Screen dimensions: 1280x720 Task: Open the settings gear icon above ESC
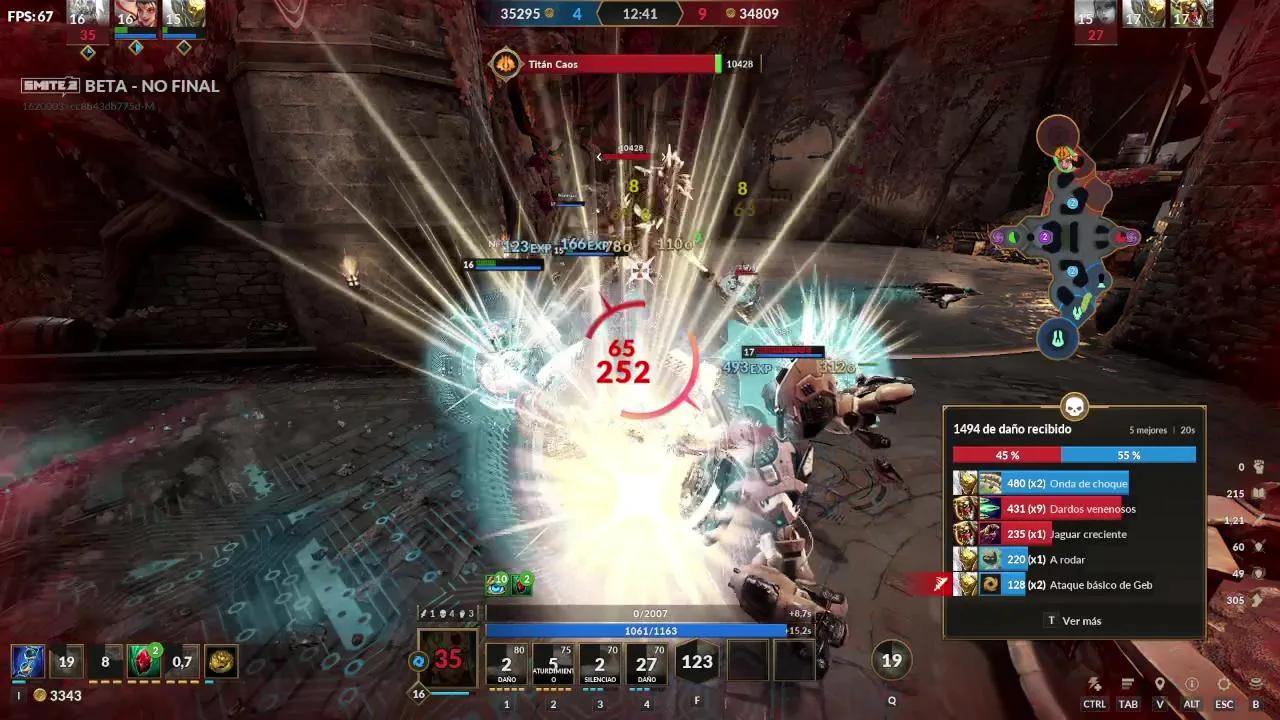point(1224,684)
